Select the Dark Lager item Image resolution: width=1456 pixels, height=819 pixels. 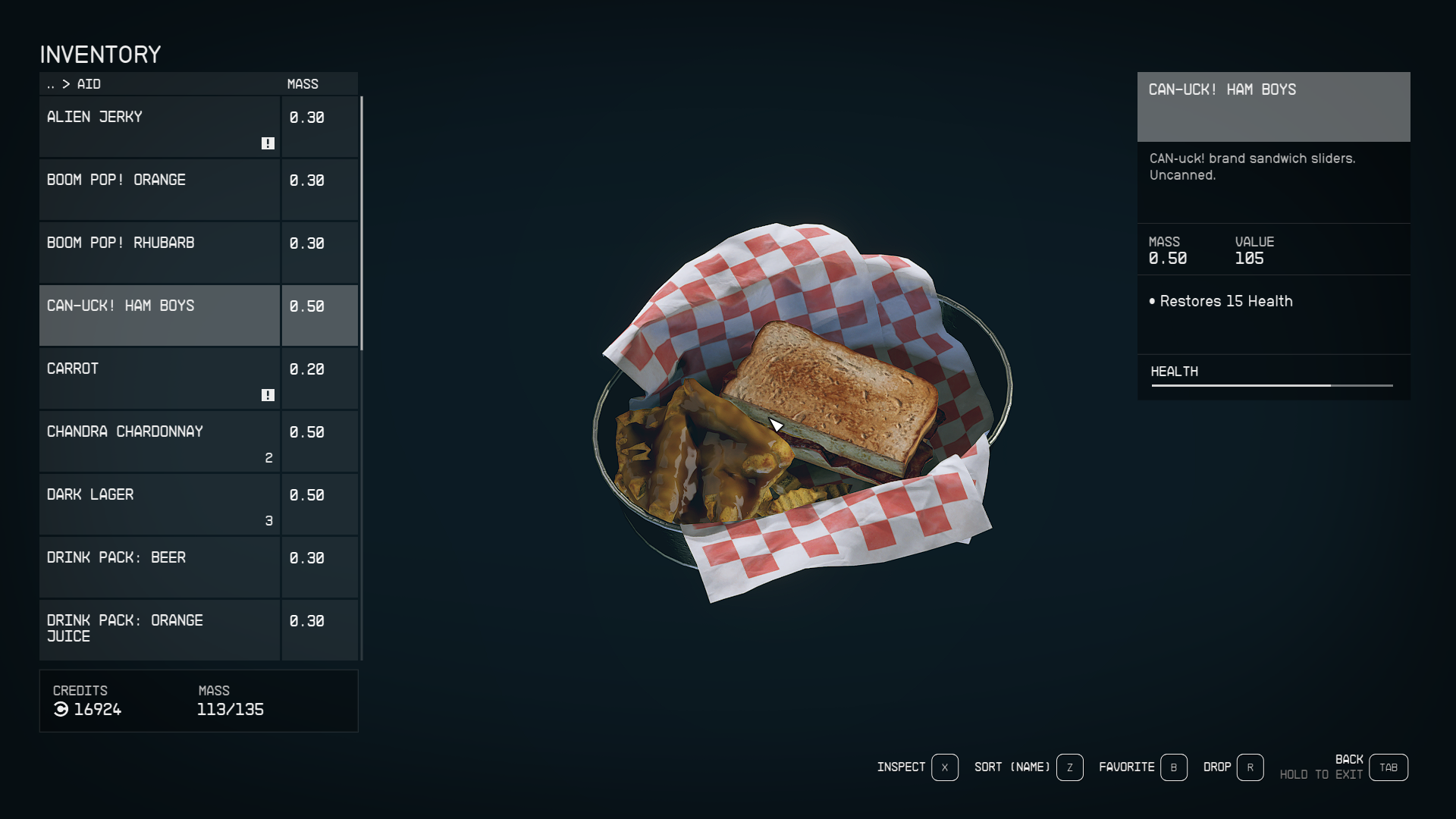(159, 504)
